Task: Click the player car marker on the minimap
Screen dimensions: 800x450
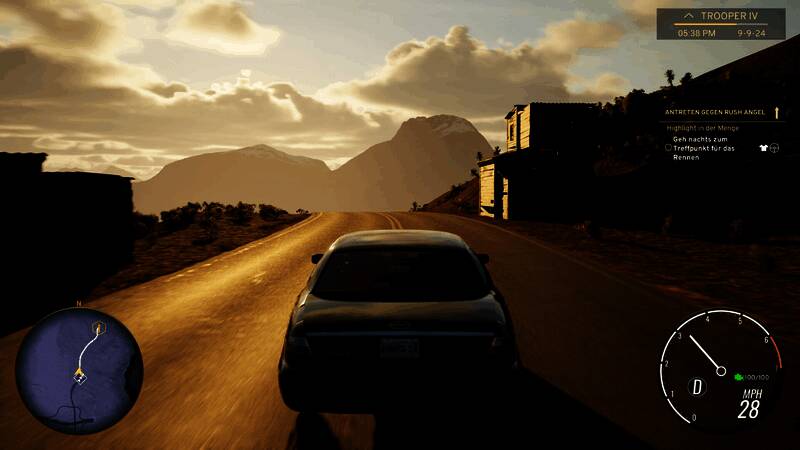Action: pyautogui.click(x=78, y=376)
